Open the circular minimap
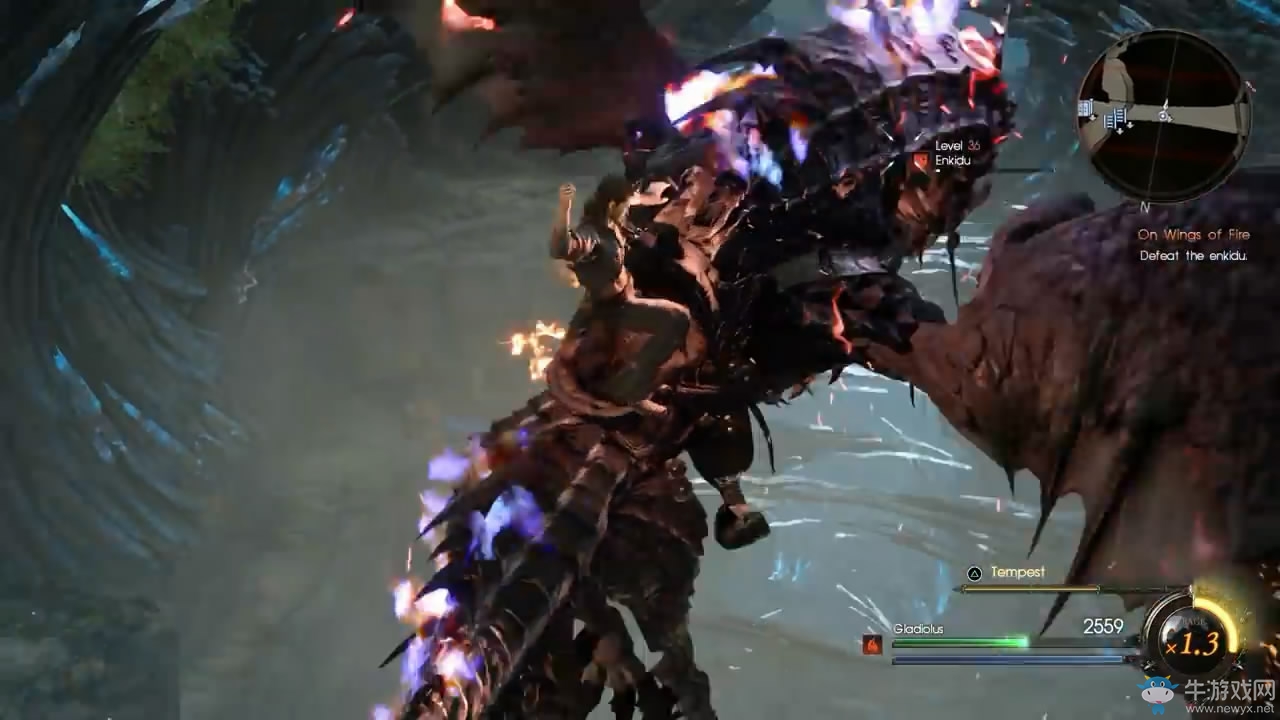Screen dimensions: 1280x720 1163,115
